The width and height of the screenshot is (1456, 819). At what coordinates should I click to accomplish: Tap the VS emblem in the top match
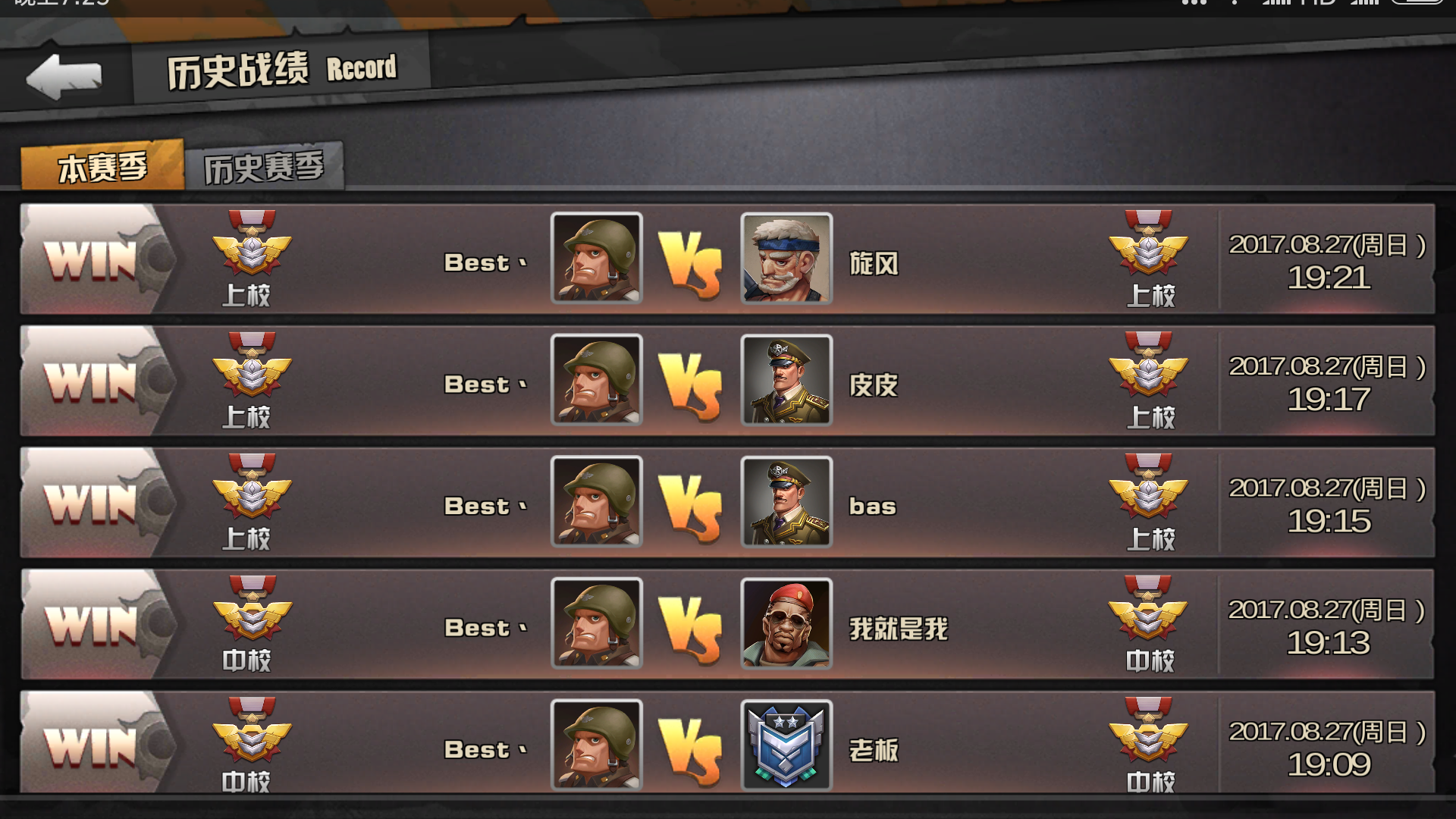[x=692, y=260]
